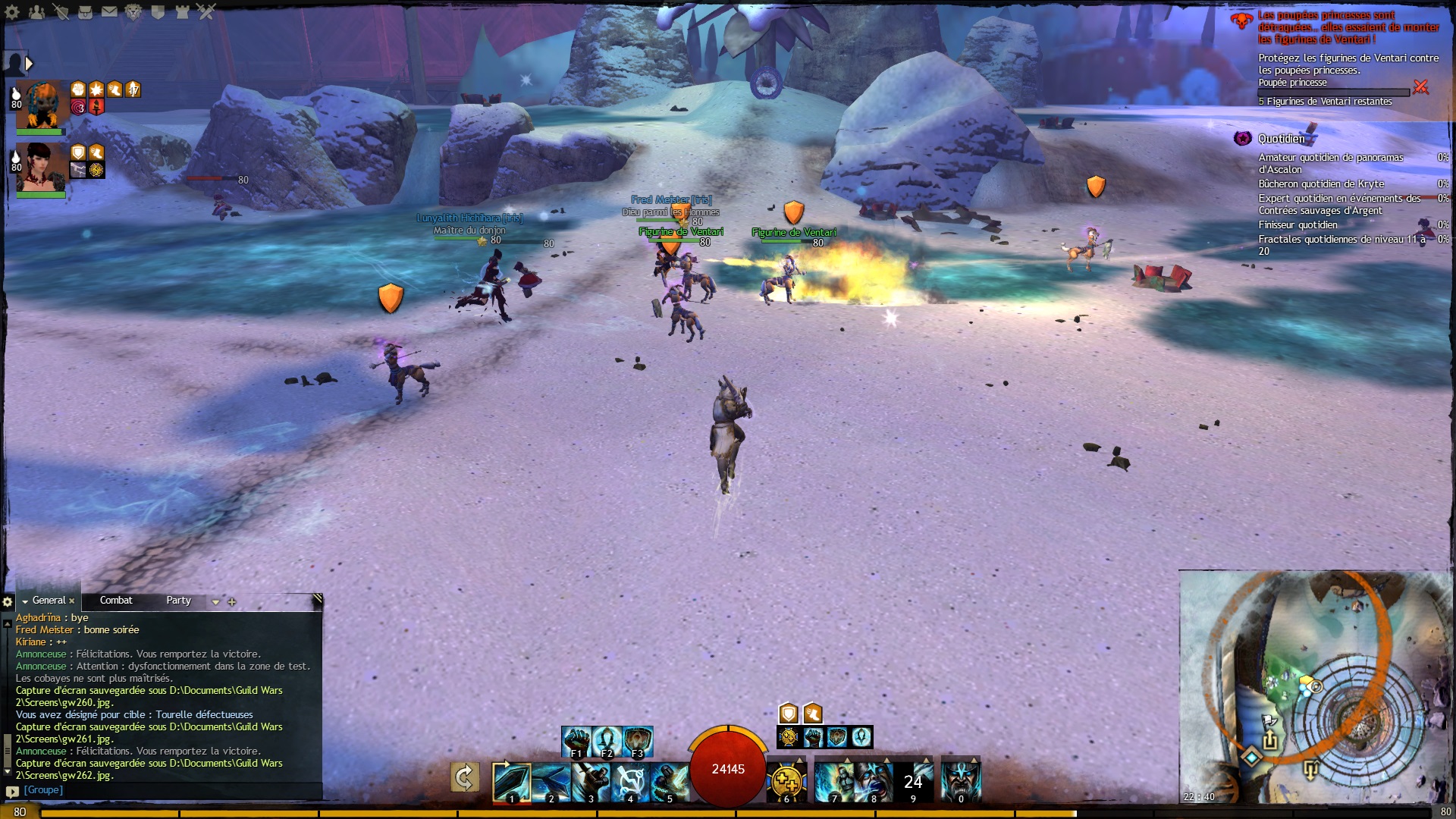Viewport: 1456px width, 819px height.
Task: Select the red-haired party member portrait
Action: pyautogui.click(x=41, y=167)
